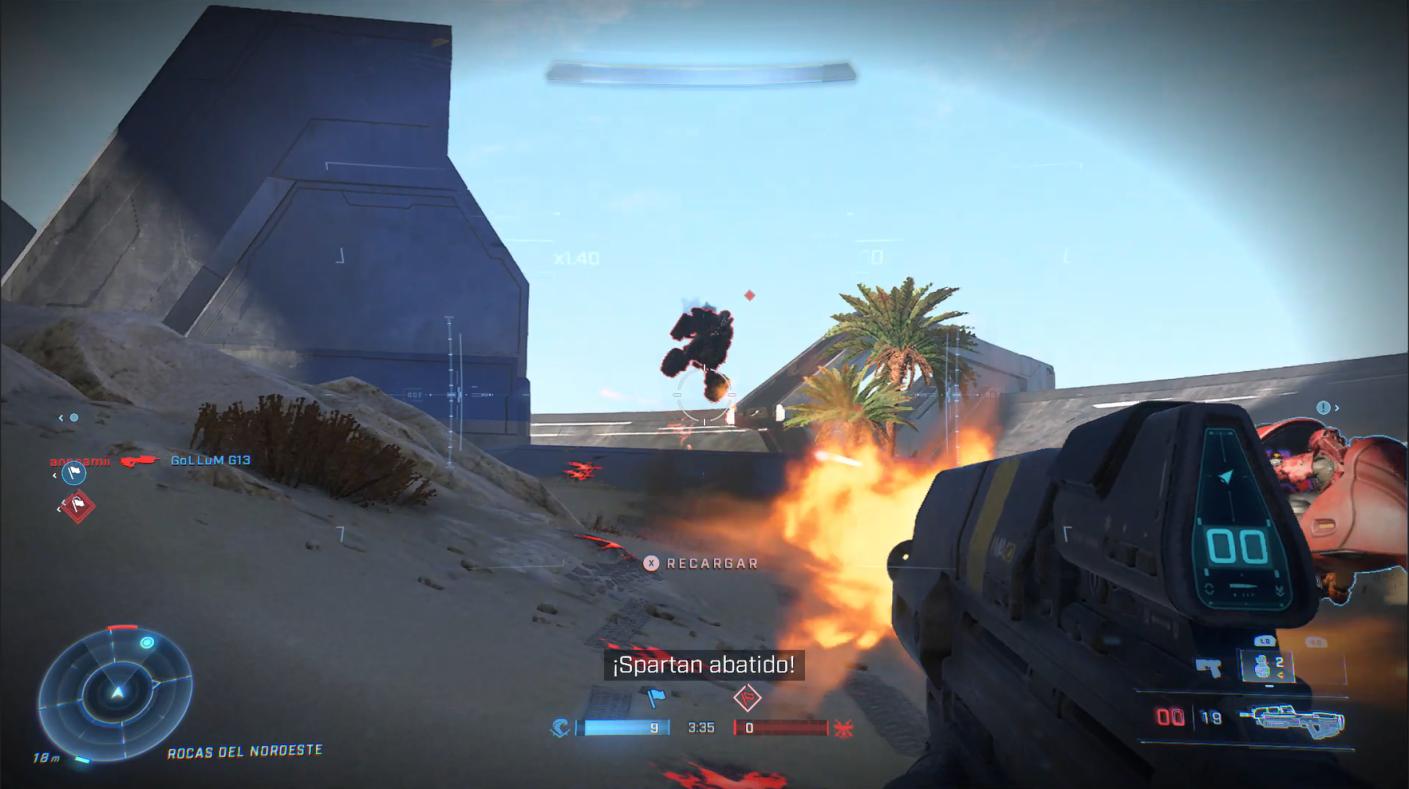
Task: Expand the chevron next to the warning indicator
Action: [x=1337, y=408]
